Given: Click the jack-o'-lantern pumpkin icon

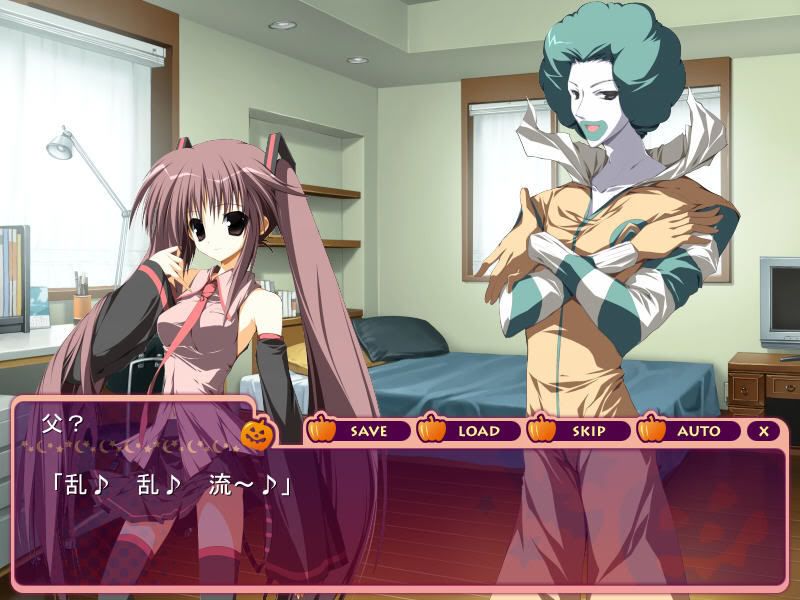Looking at the screenshot, I should coord(257,433).
